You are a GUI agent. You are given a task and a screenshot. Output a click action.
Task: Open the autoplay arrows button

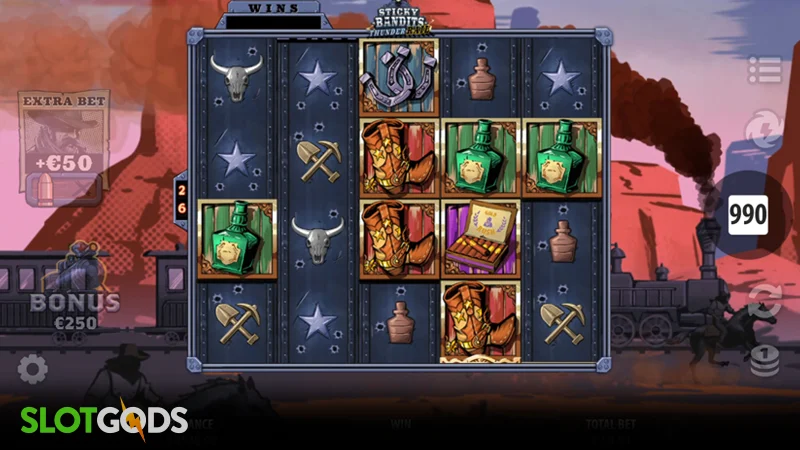[x=764, y=299]
